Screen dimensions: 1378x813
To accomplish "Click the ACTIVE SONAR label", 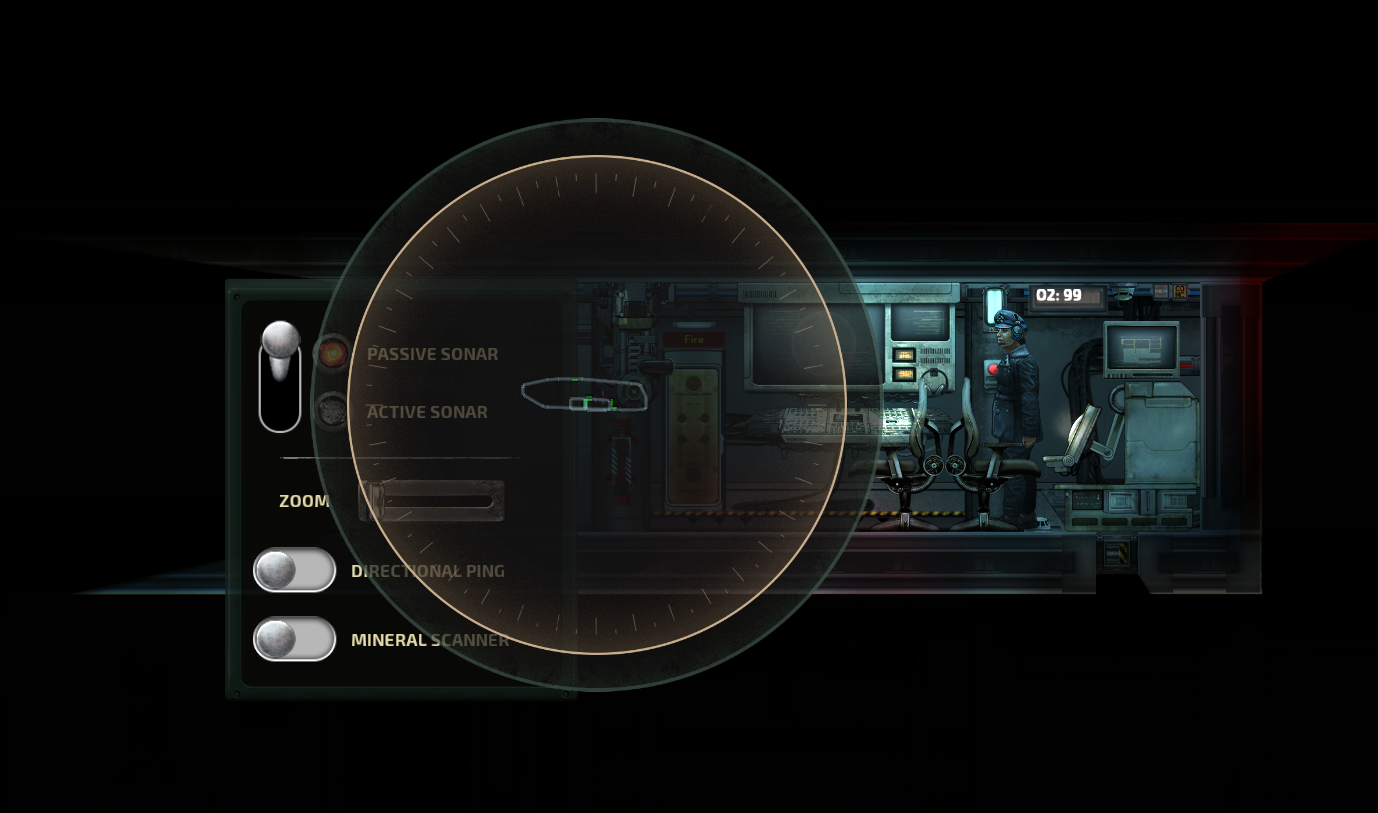I will point(427,411).
